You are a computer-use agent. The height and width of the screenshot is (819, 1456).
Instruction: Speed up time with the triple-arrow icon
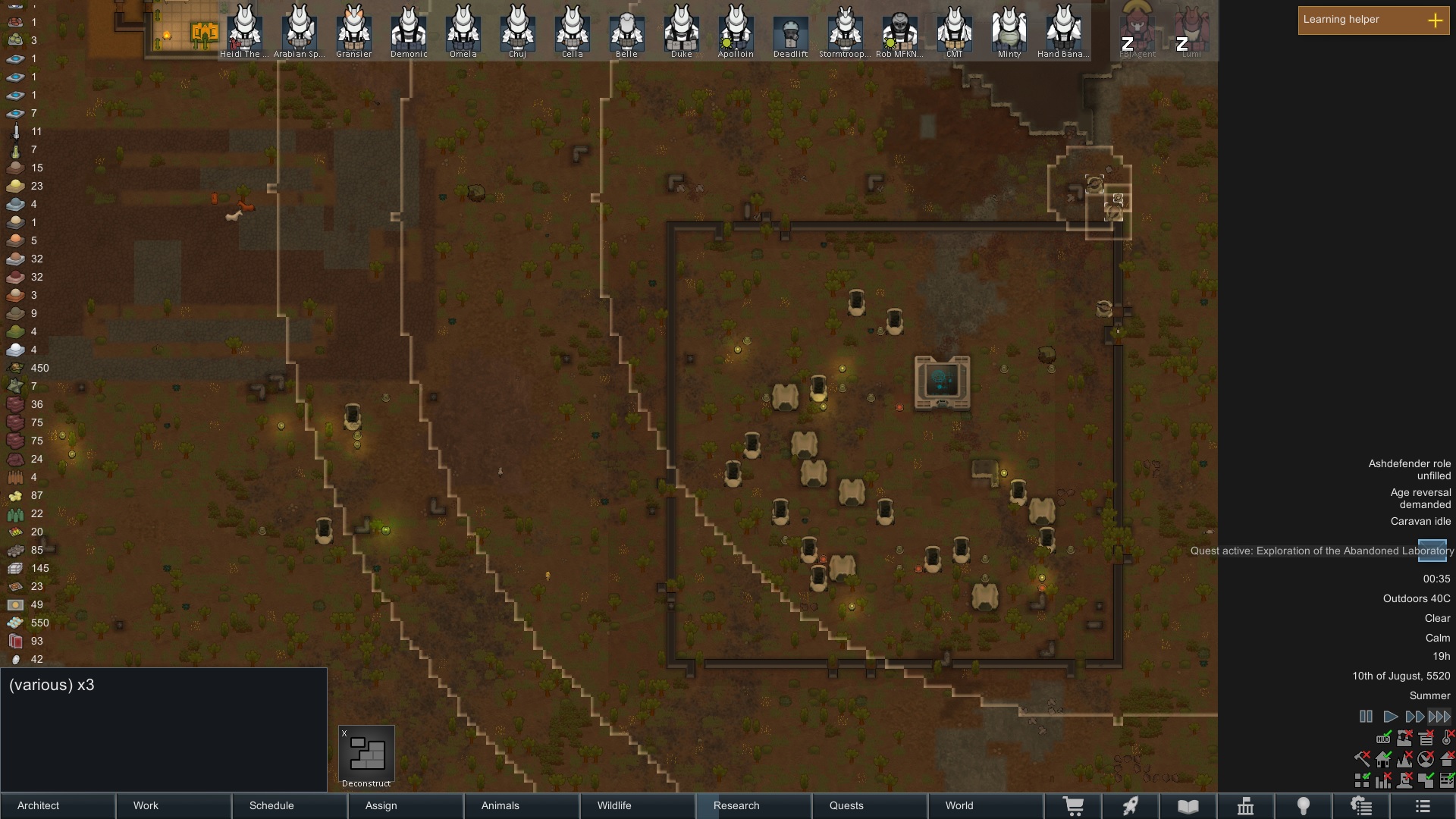tap(1439, 716)
